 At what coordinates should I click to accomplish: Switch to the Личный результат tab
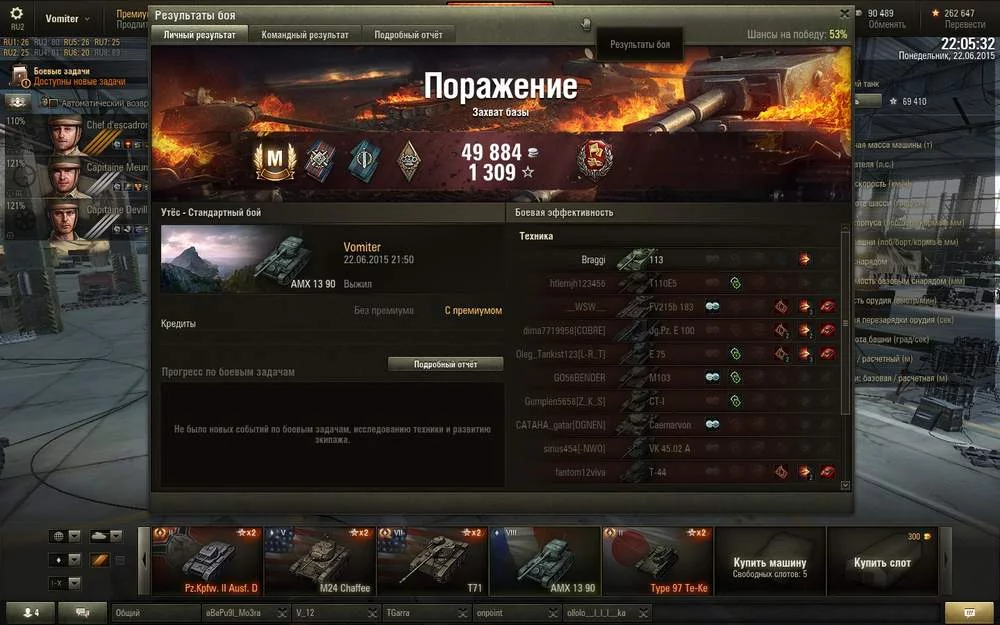coord(200,35)
